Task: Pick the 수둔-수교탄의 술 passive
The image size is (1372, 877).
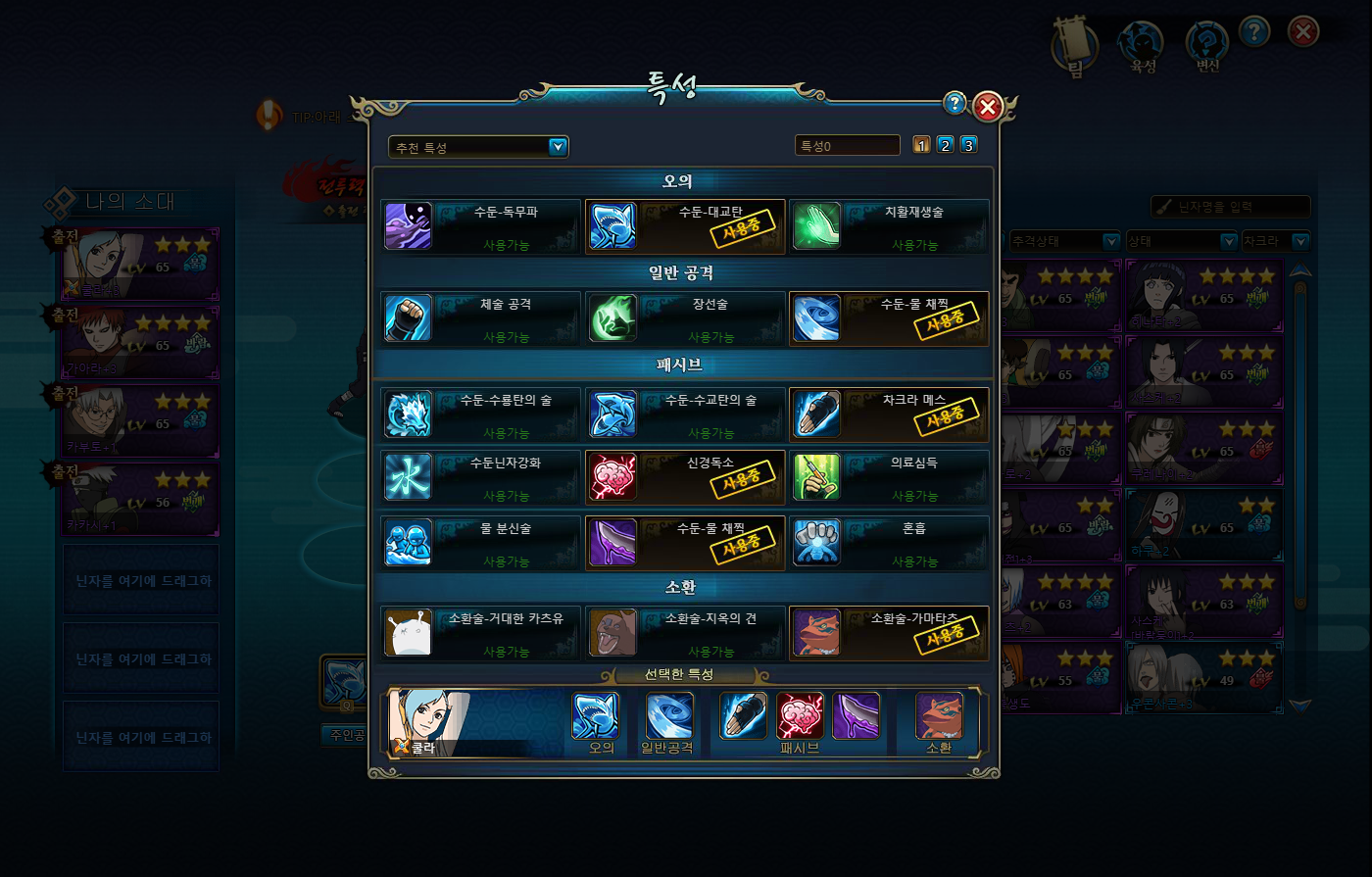Action: pos(685,414)
